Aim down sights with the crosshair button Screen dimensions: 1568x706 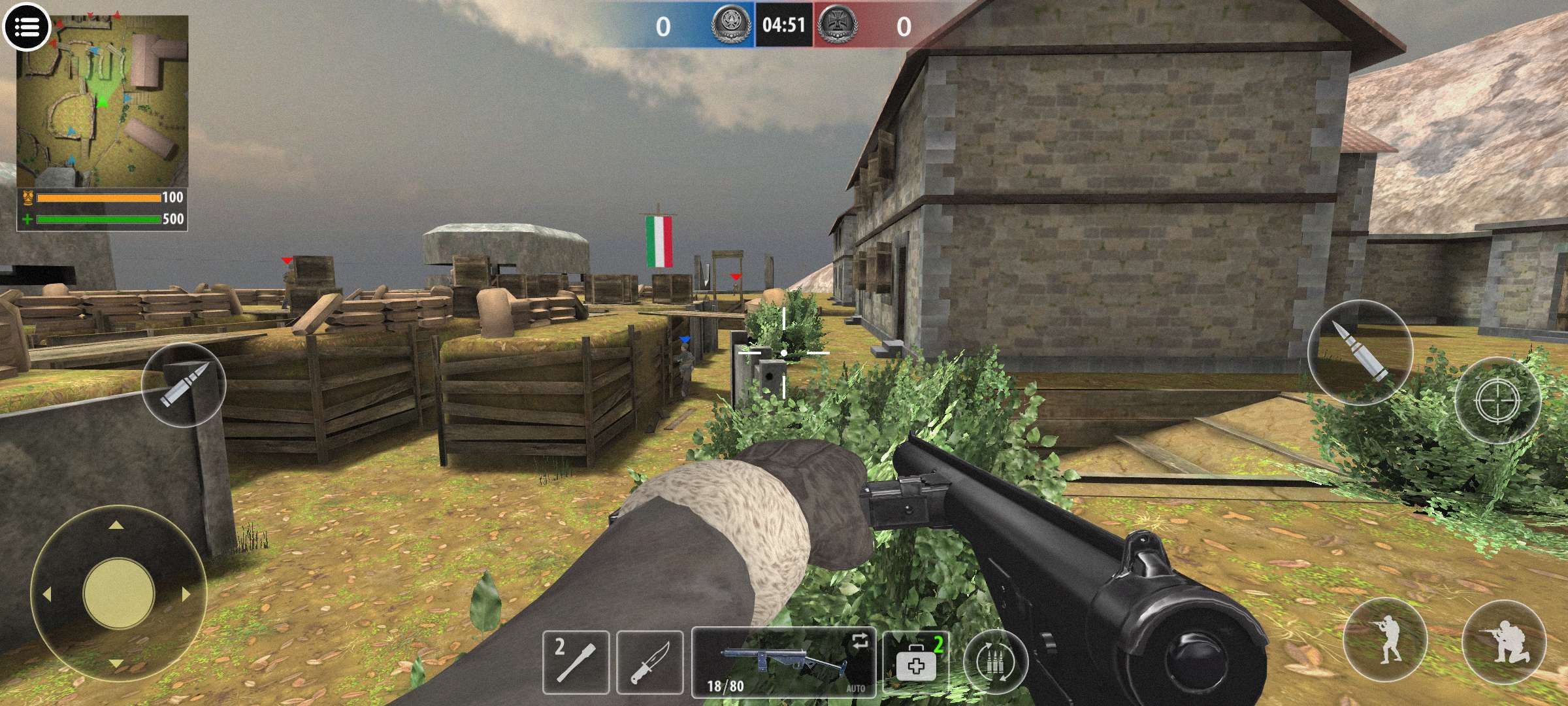click(x=1497, y=401)
